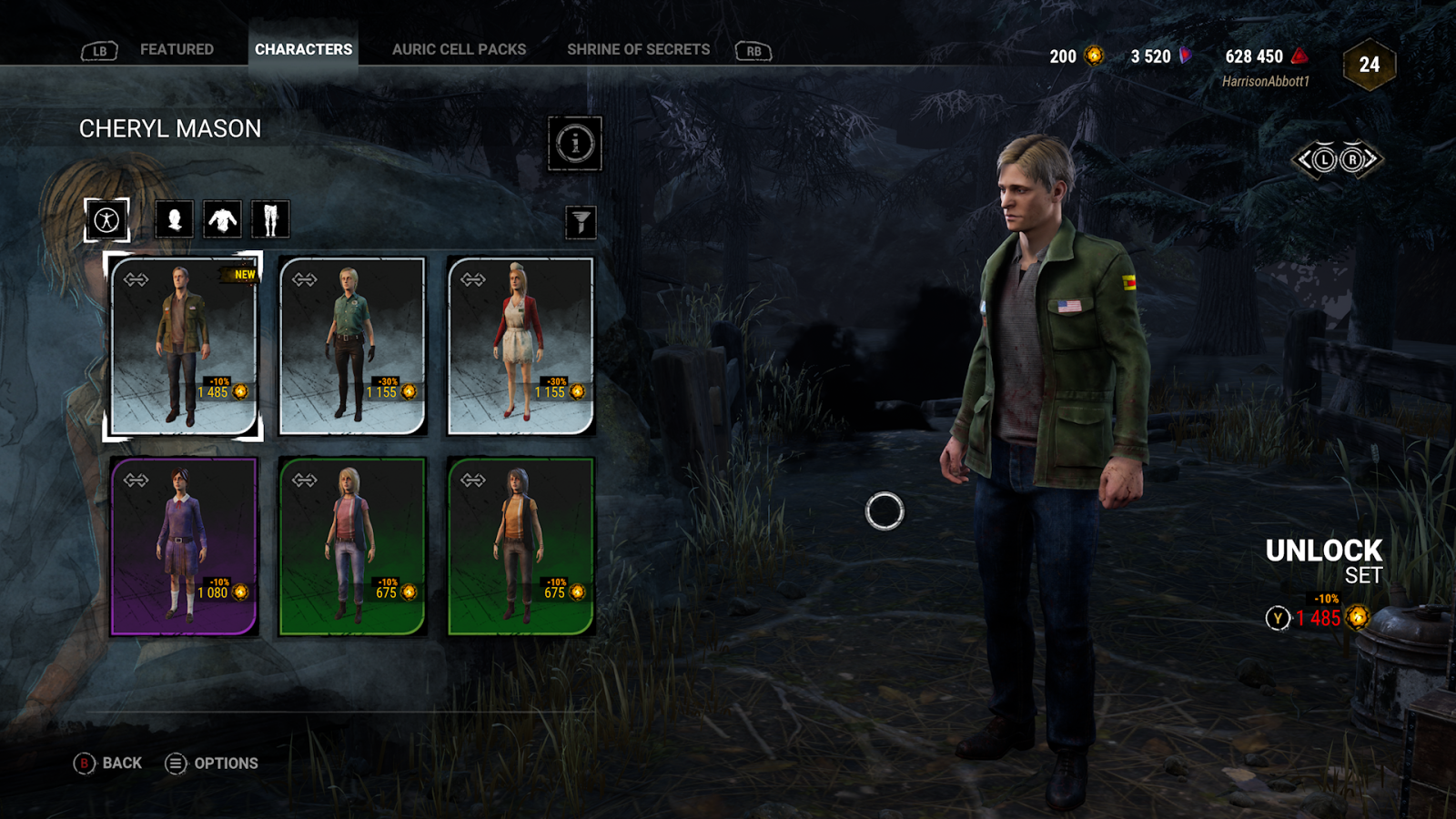Image resolution: width=1456 pixels, height=819 pixels.
Task: Open the funnel filter options
Action: click(581, 222)
